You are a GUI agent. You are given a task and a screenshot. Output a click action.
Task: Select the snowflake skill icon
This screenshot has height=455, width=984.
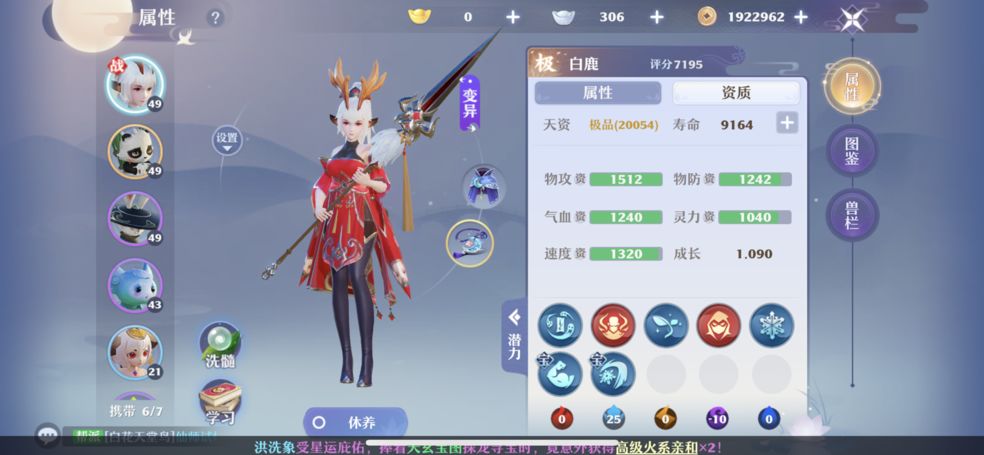click(x=771, y=325)
